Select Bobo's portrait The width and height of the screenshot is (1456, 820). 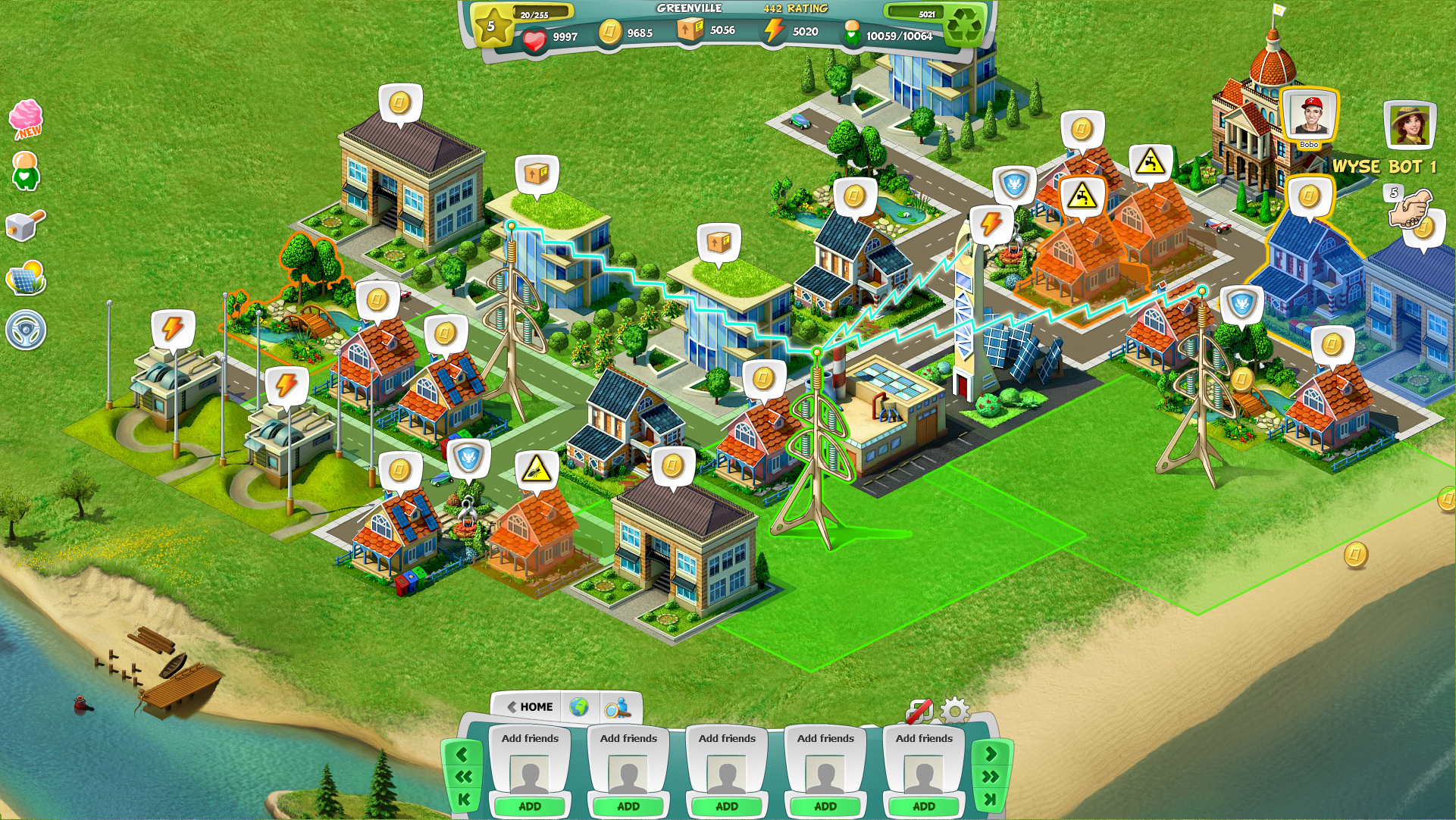pyautogui.click(x=1310, y=117)
